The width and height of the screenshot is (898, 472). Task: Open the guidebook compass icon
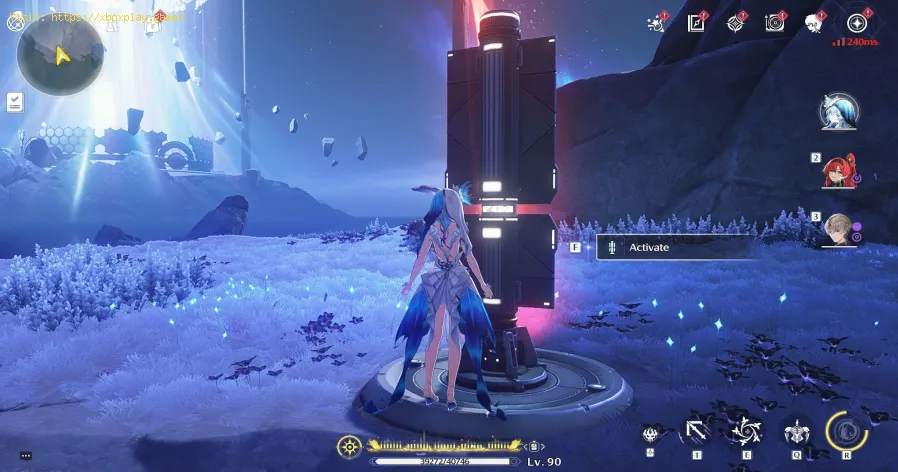pyautogui.click(x=696, y=22)
